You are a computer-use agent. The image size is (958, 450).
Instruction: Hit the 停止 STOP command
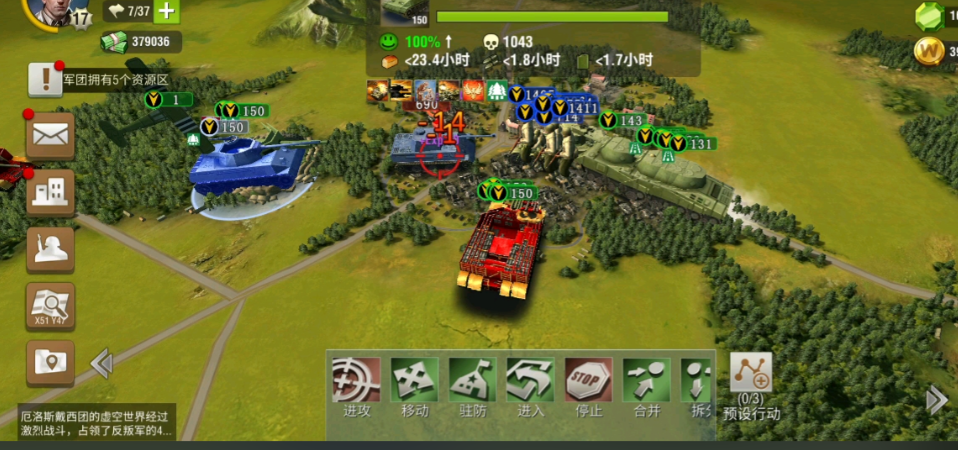(588, 386)
